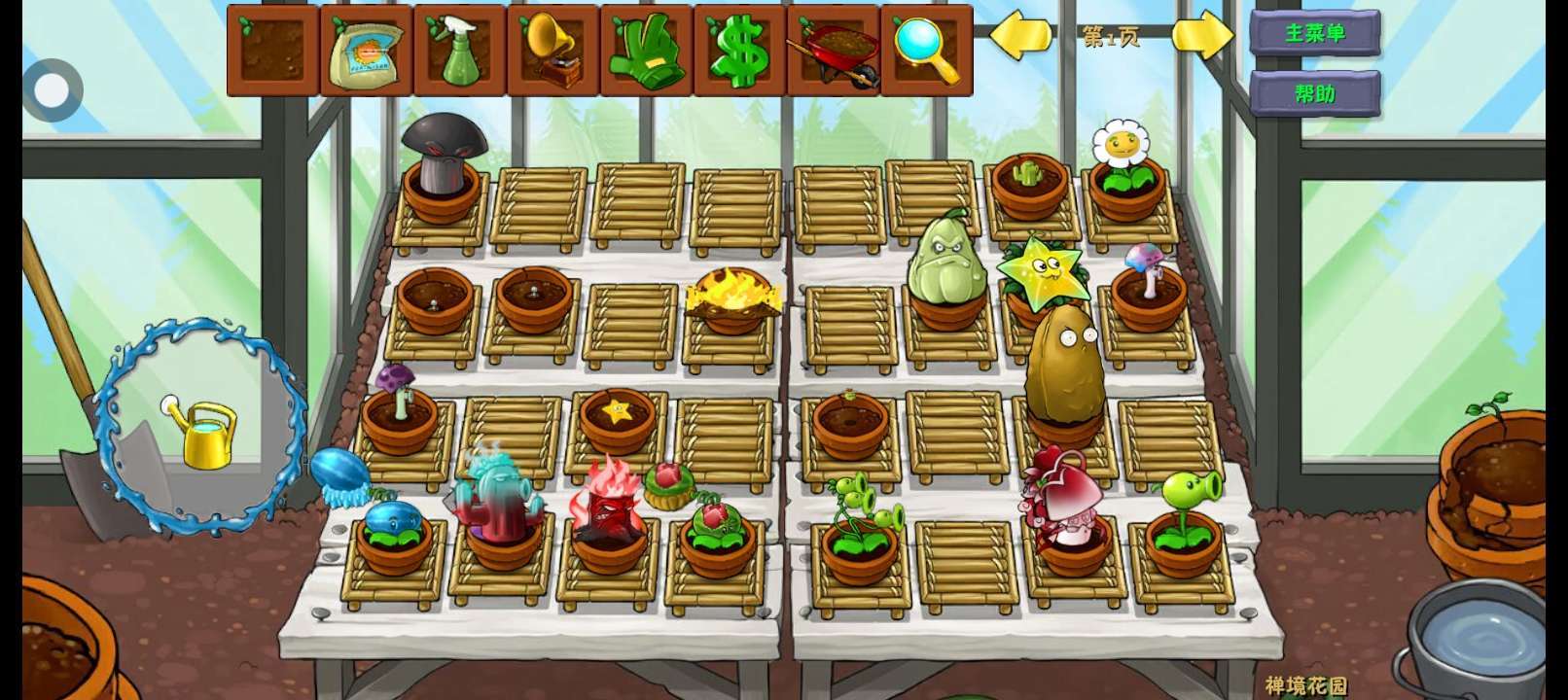1568x700 pixels.
Task: Go to the previous garden page arrow
Action: [1020, 36]
